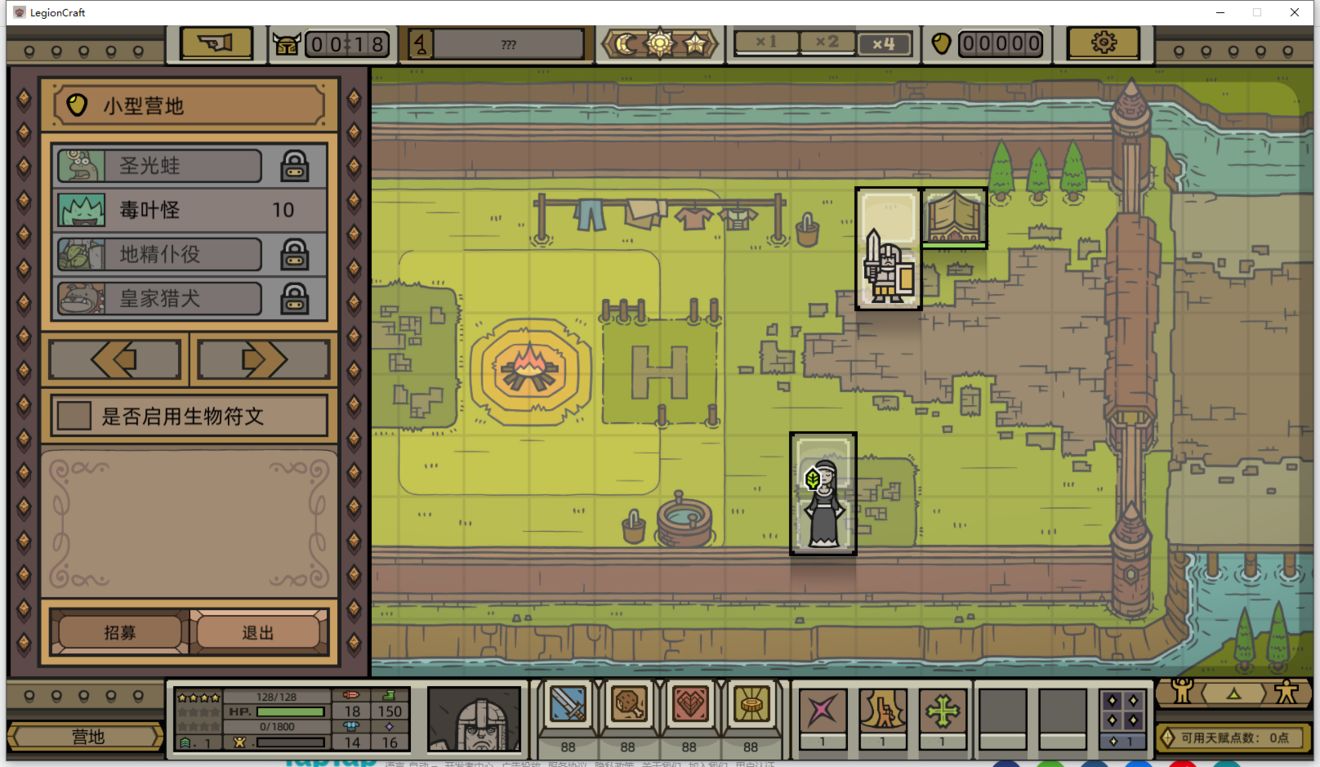Activate the pink shuriken star skill

pos(823,711)
